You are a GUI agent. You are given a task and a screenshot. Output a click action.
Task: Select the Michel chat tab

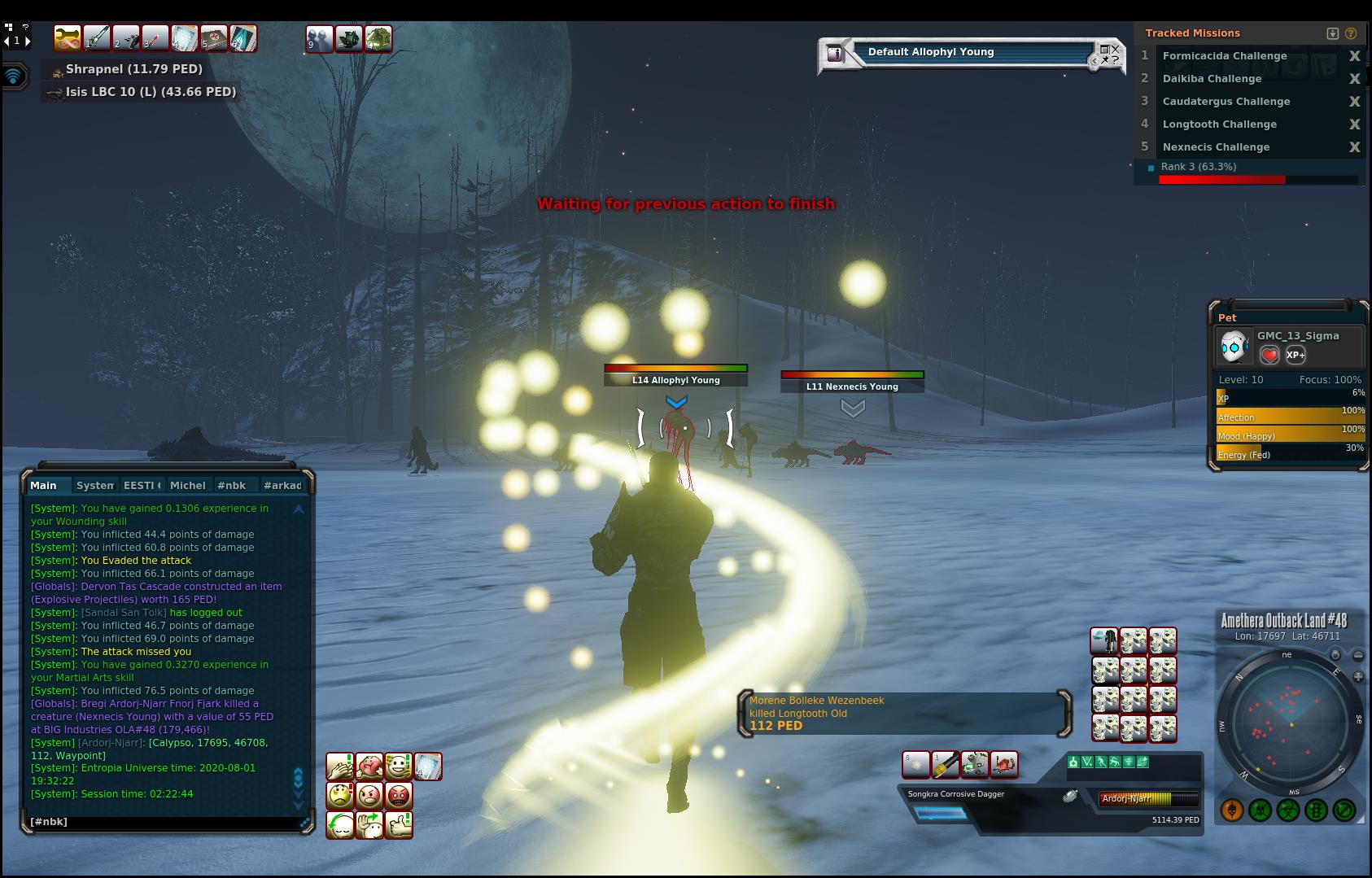pos(187,485)
